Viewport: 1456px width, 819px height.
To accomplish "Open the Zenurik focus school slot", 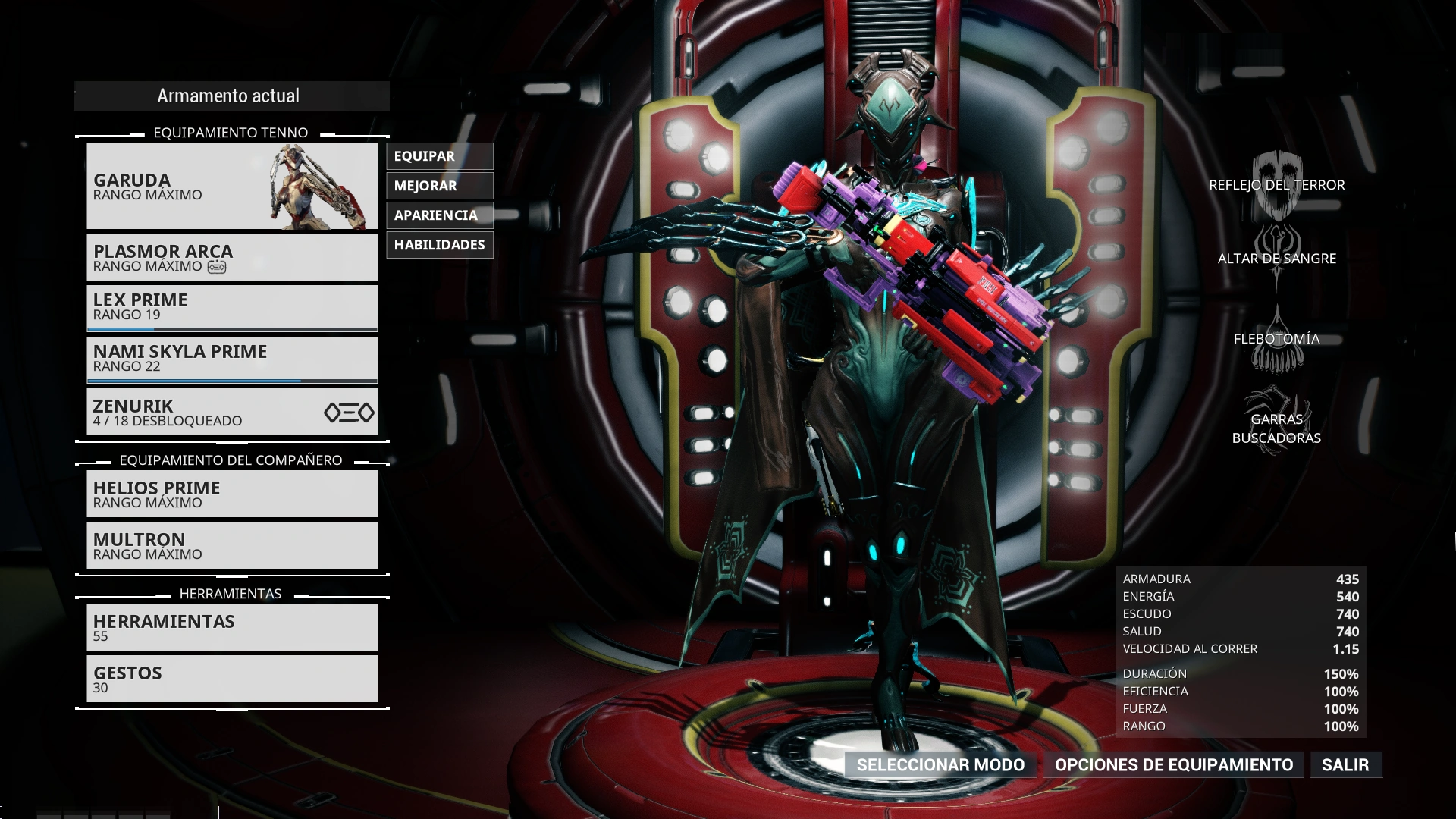I will (x=232, y=412).
